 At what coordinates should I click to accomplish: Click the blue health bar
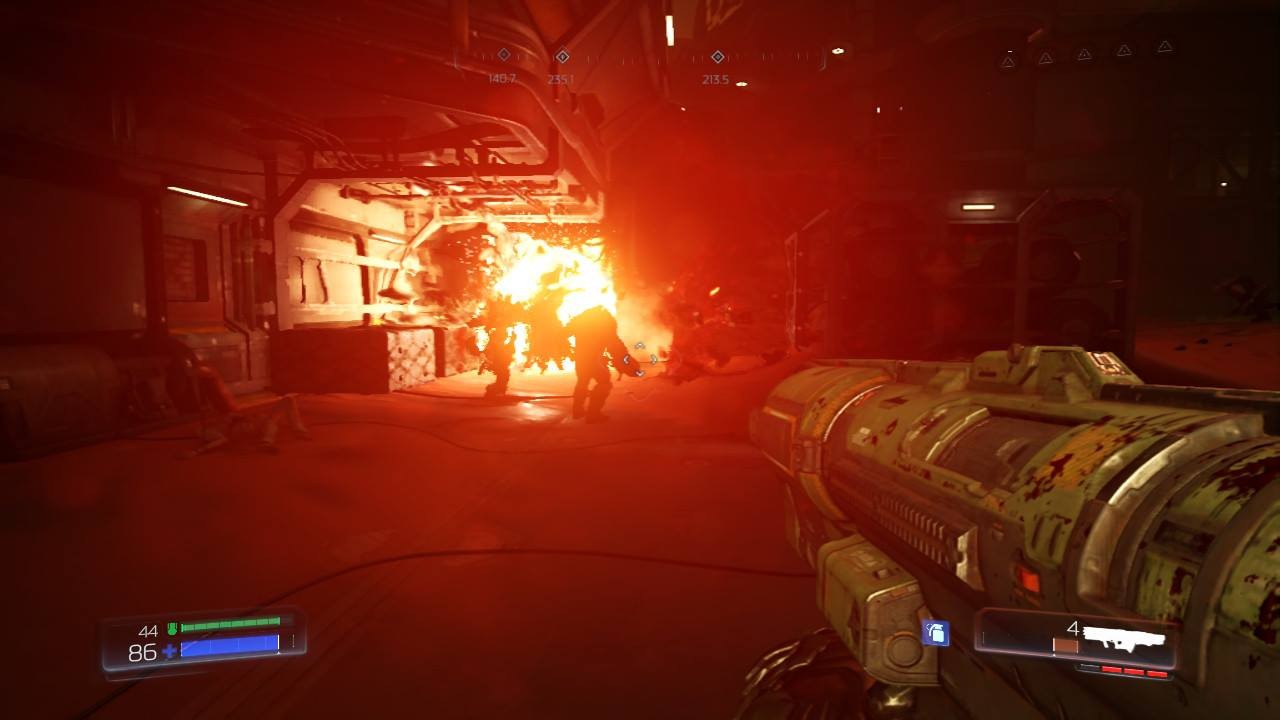click(229, 648)
